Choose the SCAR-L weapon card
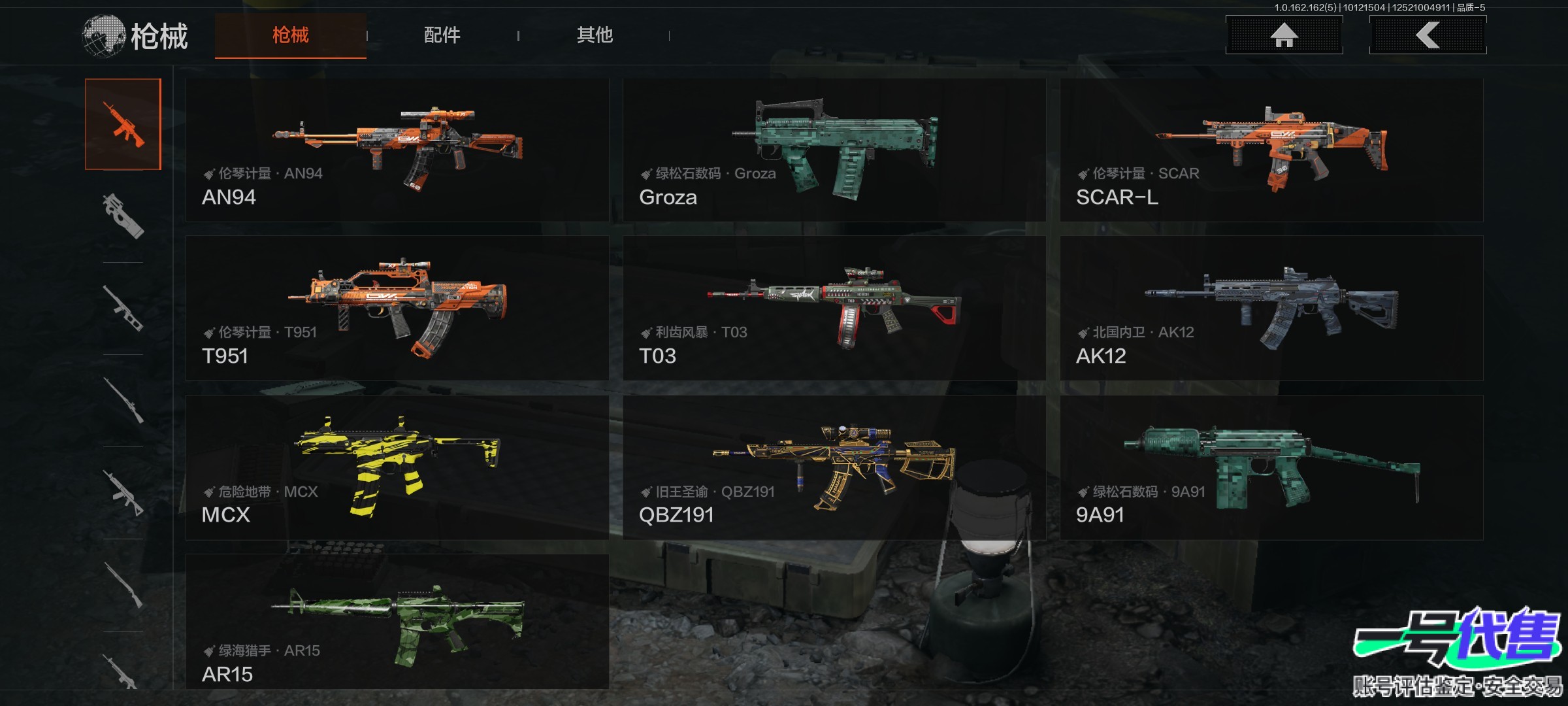The width and height of the screenshot is (1568, 706). tap(1271, 150)
